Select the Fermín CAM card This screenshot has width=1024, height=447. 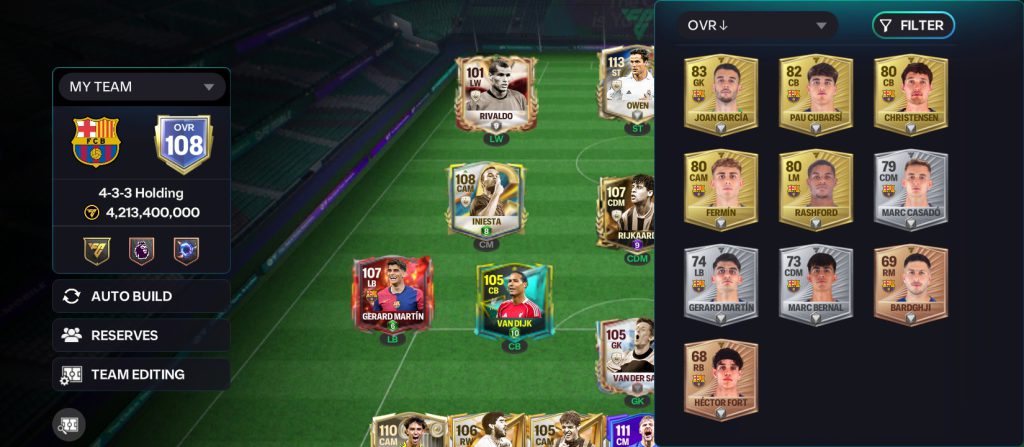click(x=721, y=189)
